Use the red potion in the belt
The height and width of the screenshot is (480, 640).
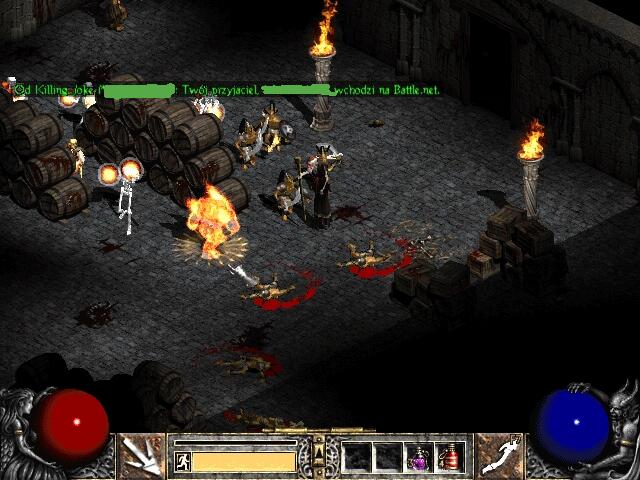pos(449,457)
